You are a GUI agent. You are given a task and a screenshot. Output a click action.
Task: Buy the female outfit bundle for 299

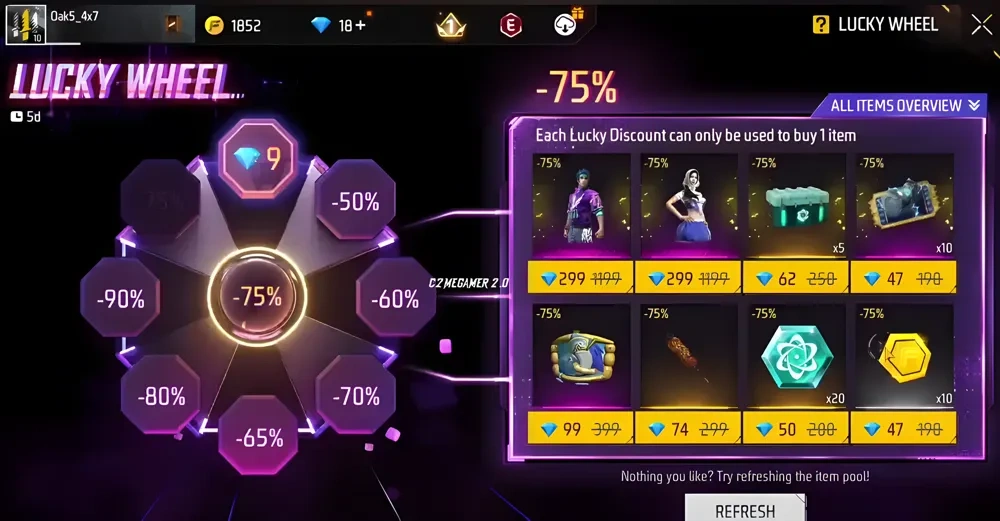689,277
